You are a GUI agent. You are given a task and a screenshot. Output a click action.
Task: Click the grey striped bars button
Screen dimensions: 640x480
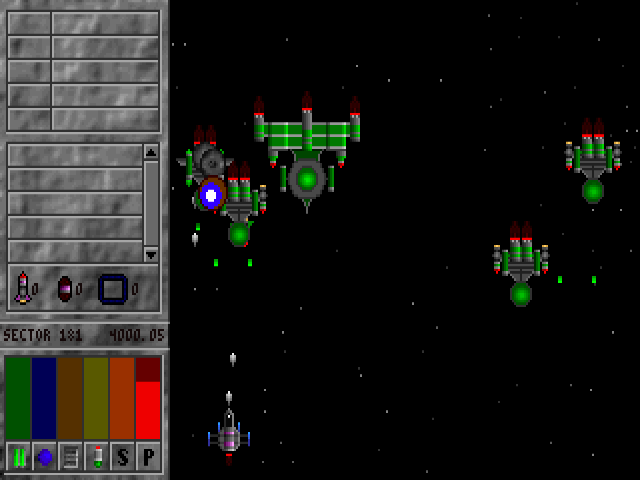click(x=70, y=456)
